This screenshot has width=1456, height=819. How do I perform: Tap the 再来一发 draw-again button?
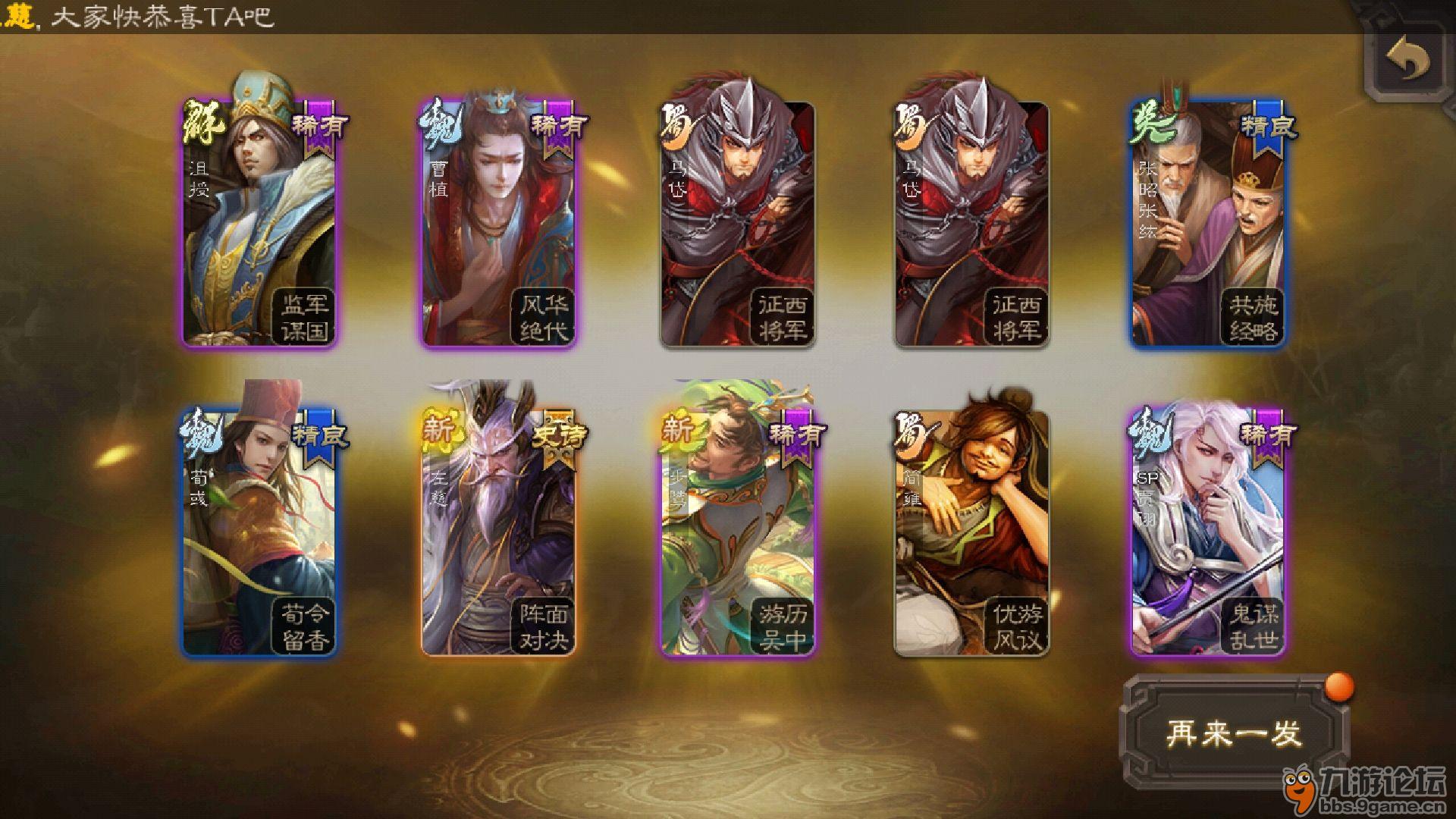click(1235, 733)
